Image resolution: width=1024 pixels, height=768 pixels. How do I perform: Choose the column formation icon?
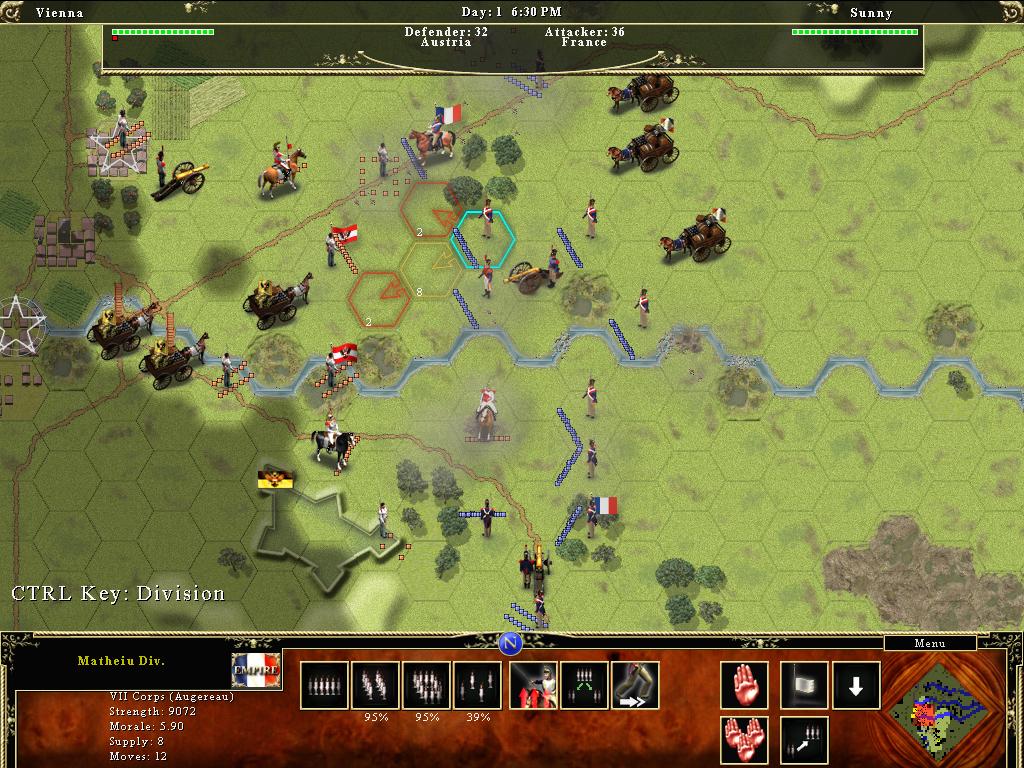click(375, 685)
